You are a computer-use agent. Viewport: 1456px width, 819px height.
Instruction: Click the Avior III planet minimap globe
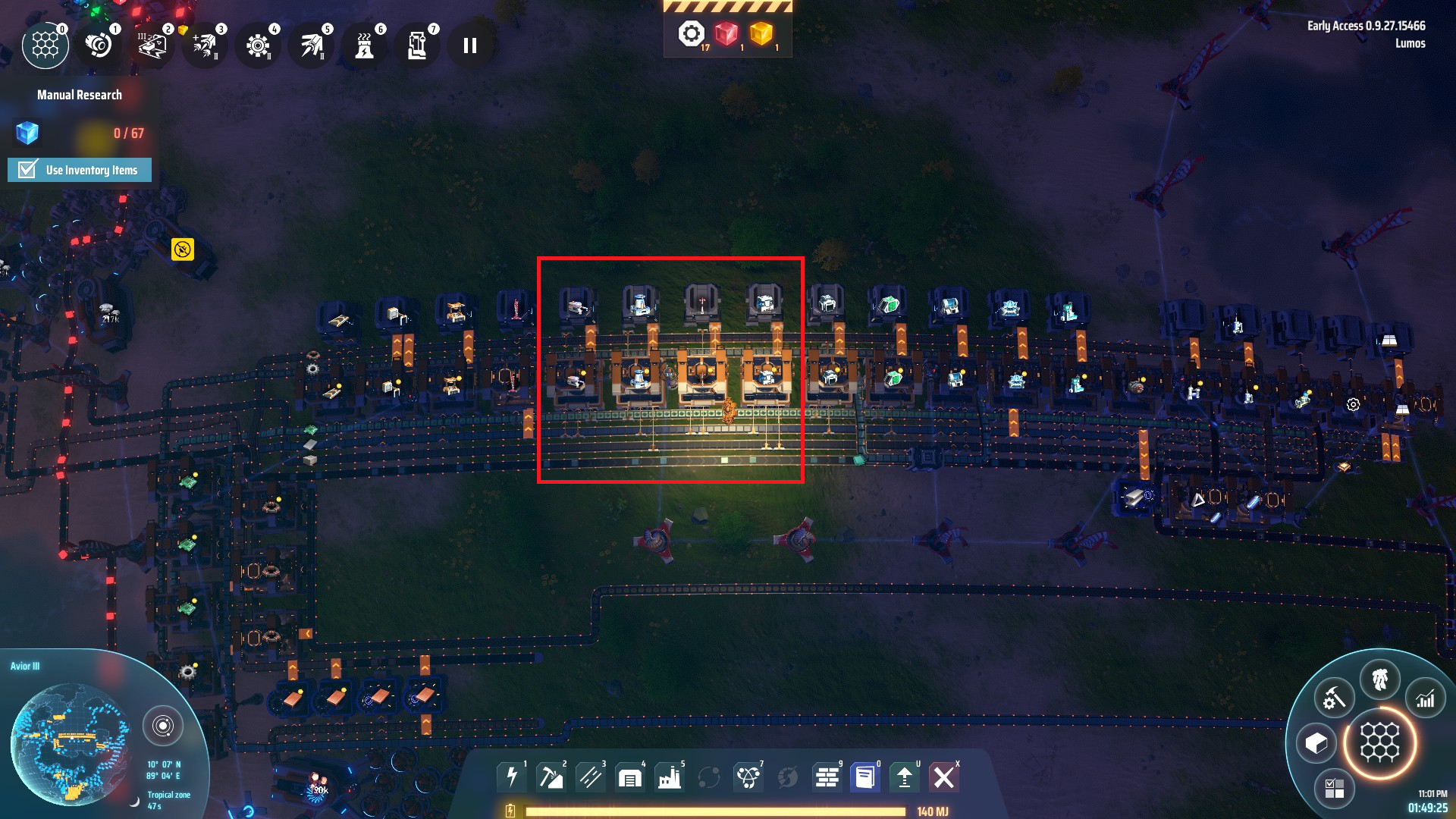click(70, 743)
